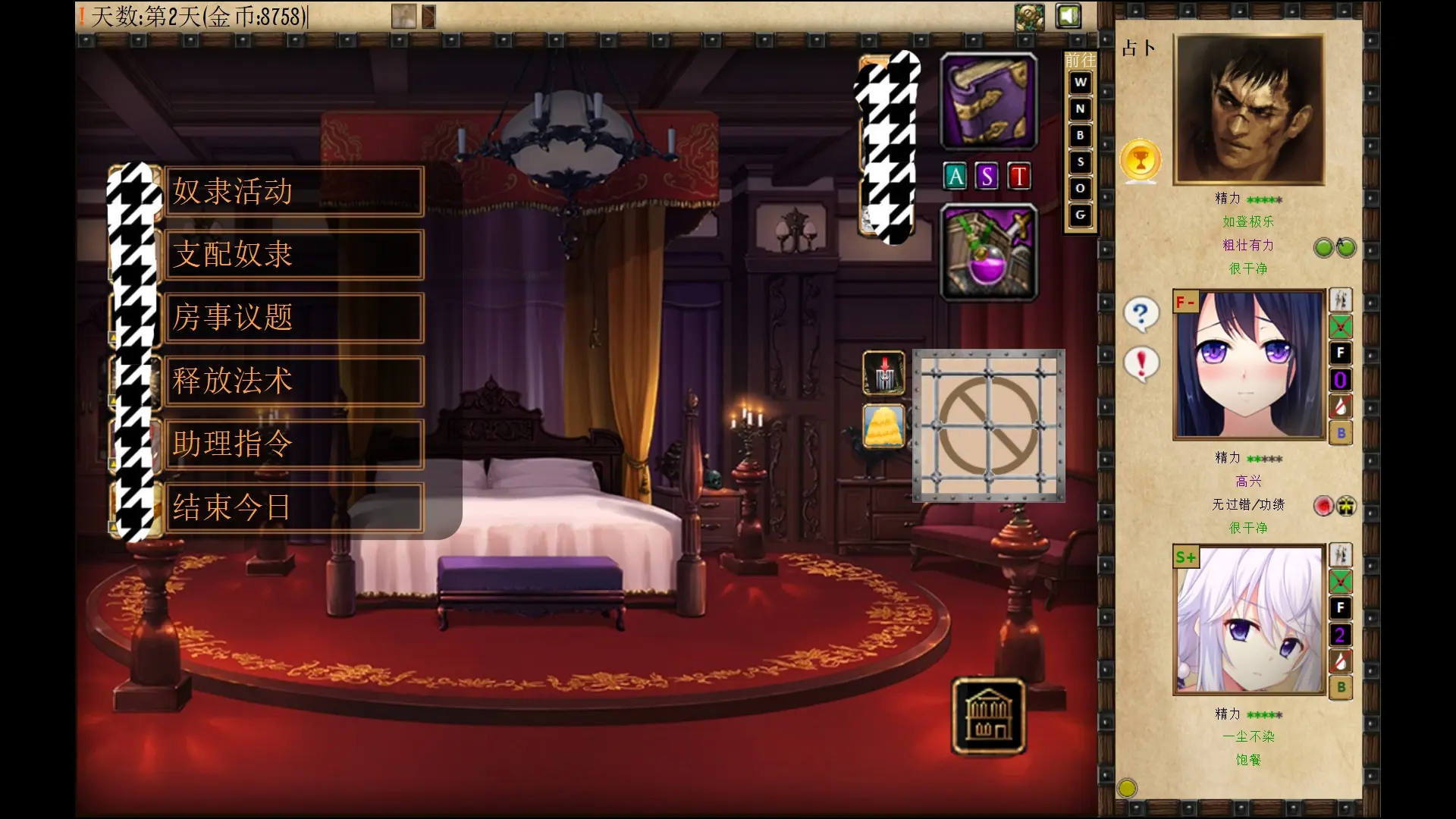
Task: Open the gear settings icon
Action: click(1030, 17)
